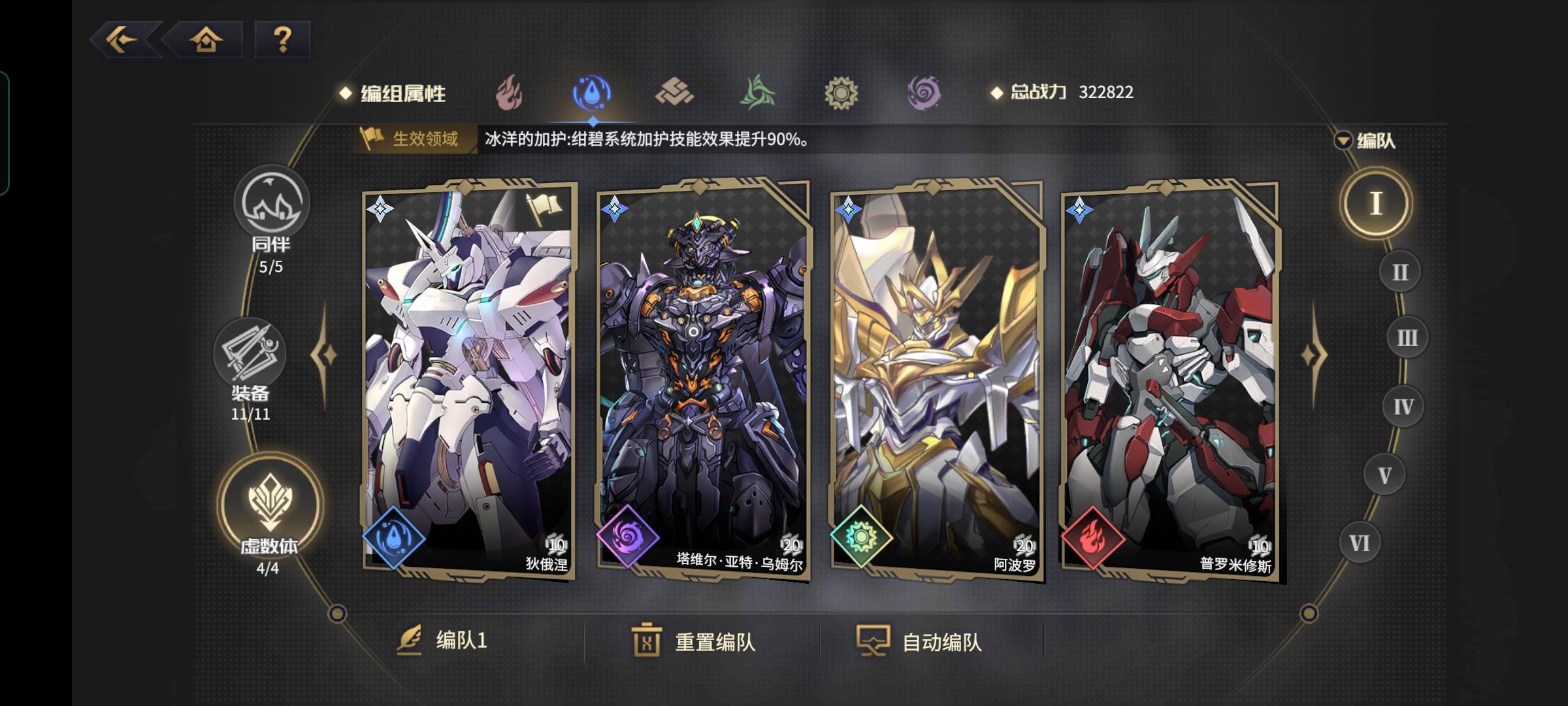
Task: Click the dark vortex element icon
Action: [x=923, y=93]
